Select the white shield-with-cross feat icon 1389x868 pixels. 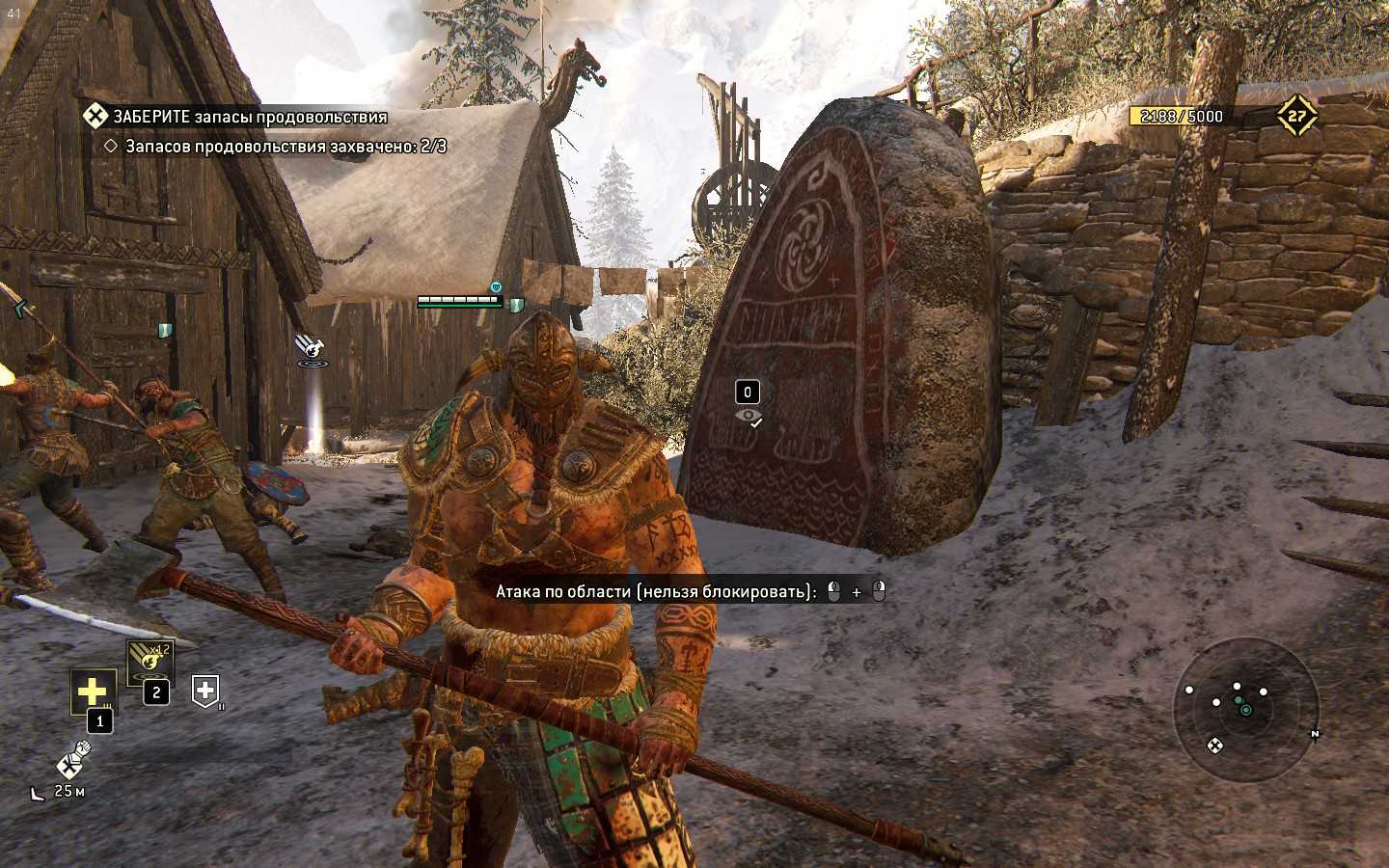(x=205, y=690)
